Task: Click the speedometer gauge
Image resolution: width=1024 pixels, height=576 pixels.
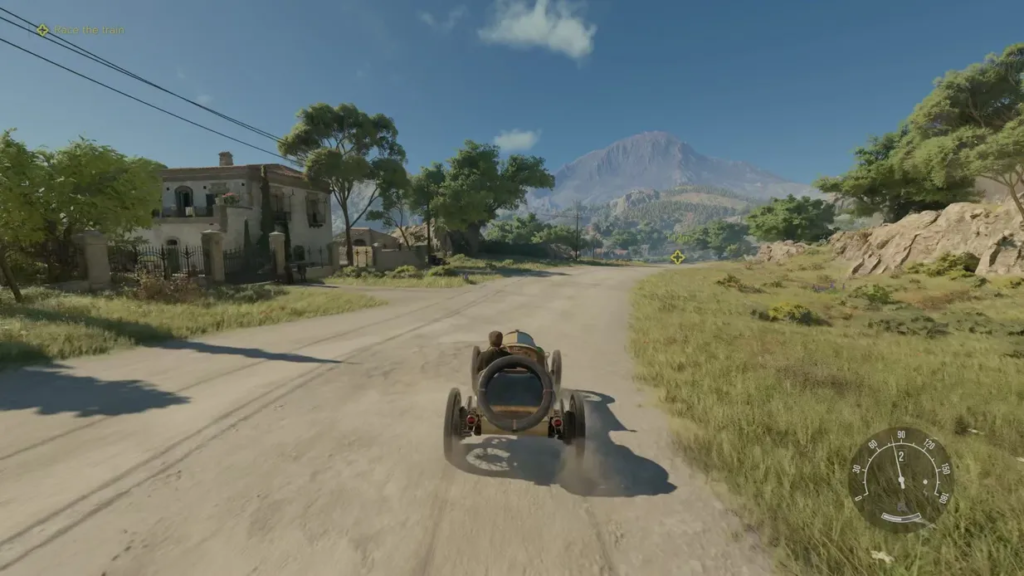Action: tap(899, 478)
